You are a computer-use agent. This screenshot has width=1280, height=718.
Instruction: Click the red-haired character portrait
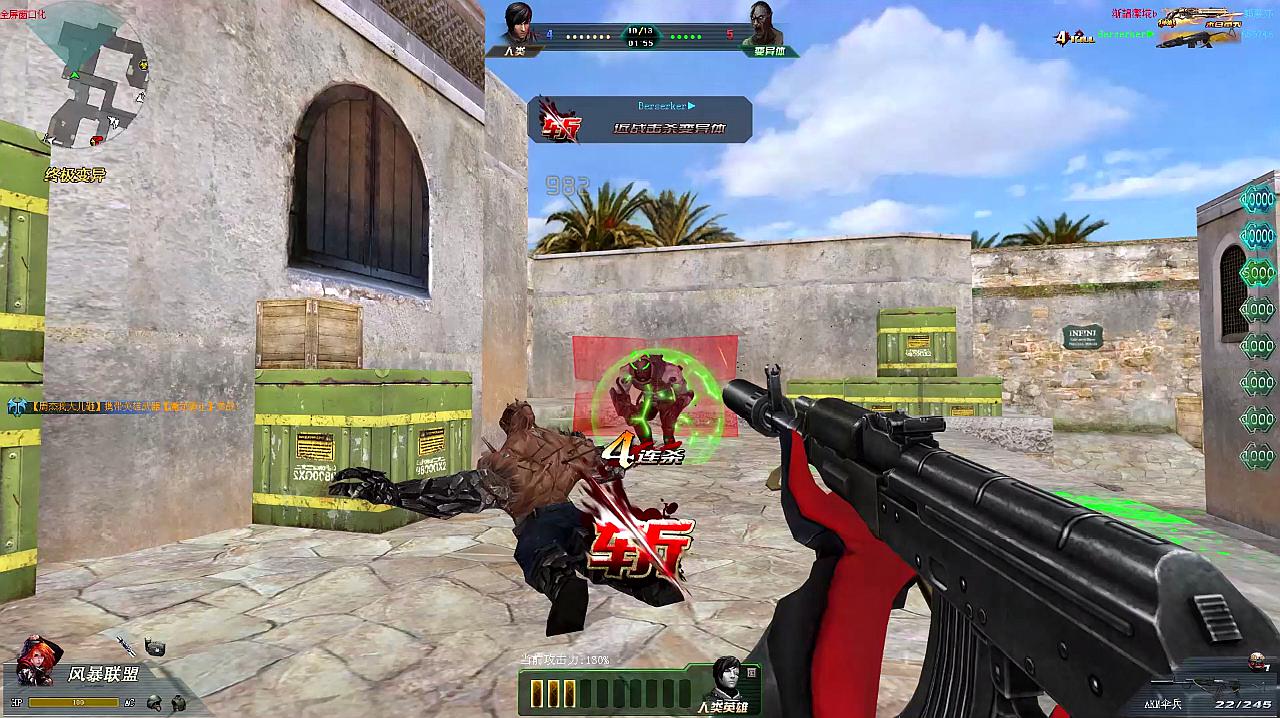36,660
